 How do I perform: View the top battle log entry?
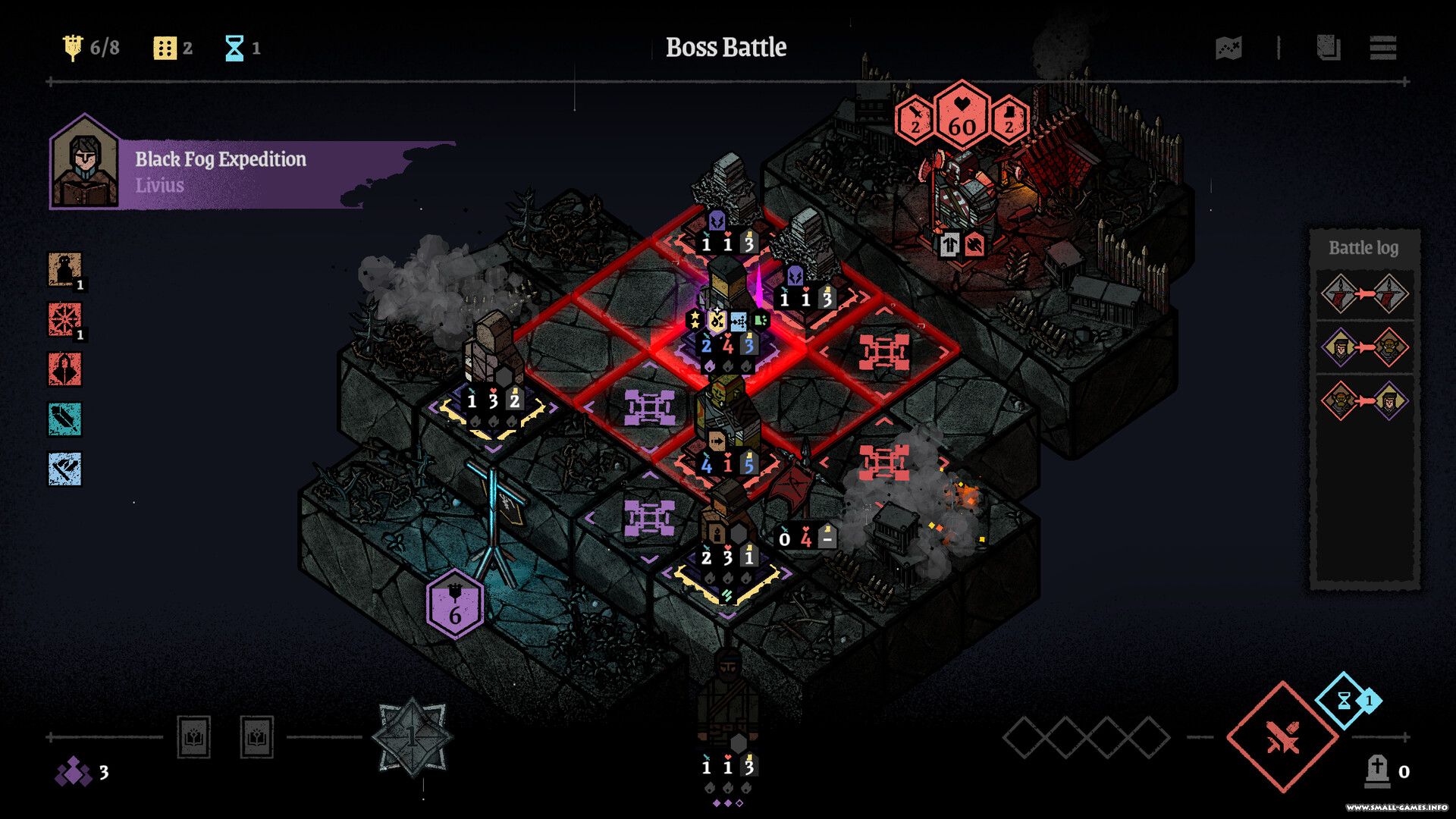(1364, 293)
